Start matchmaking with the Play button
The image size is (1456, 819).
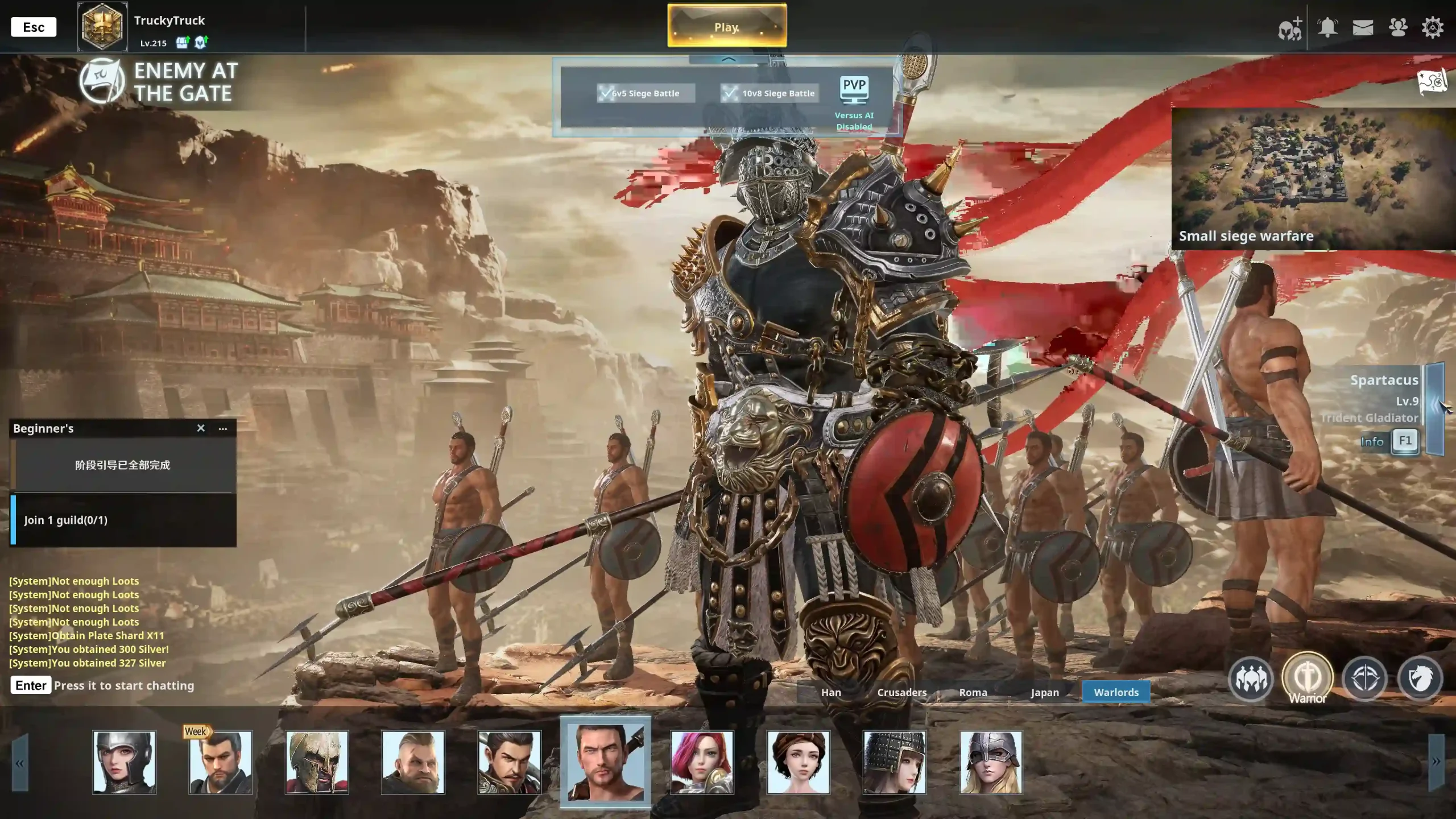(x=727, y=26)
